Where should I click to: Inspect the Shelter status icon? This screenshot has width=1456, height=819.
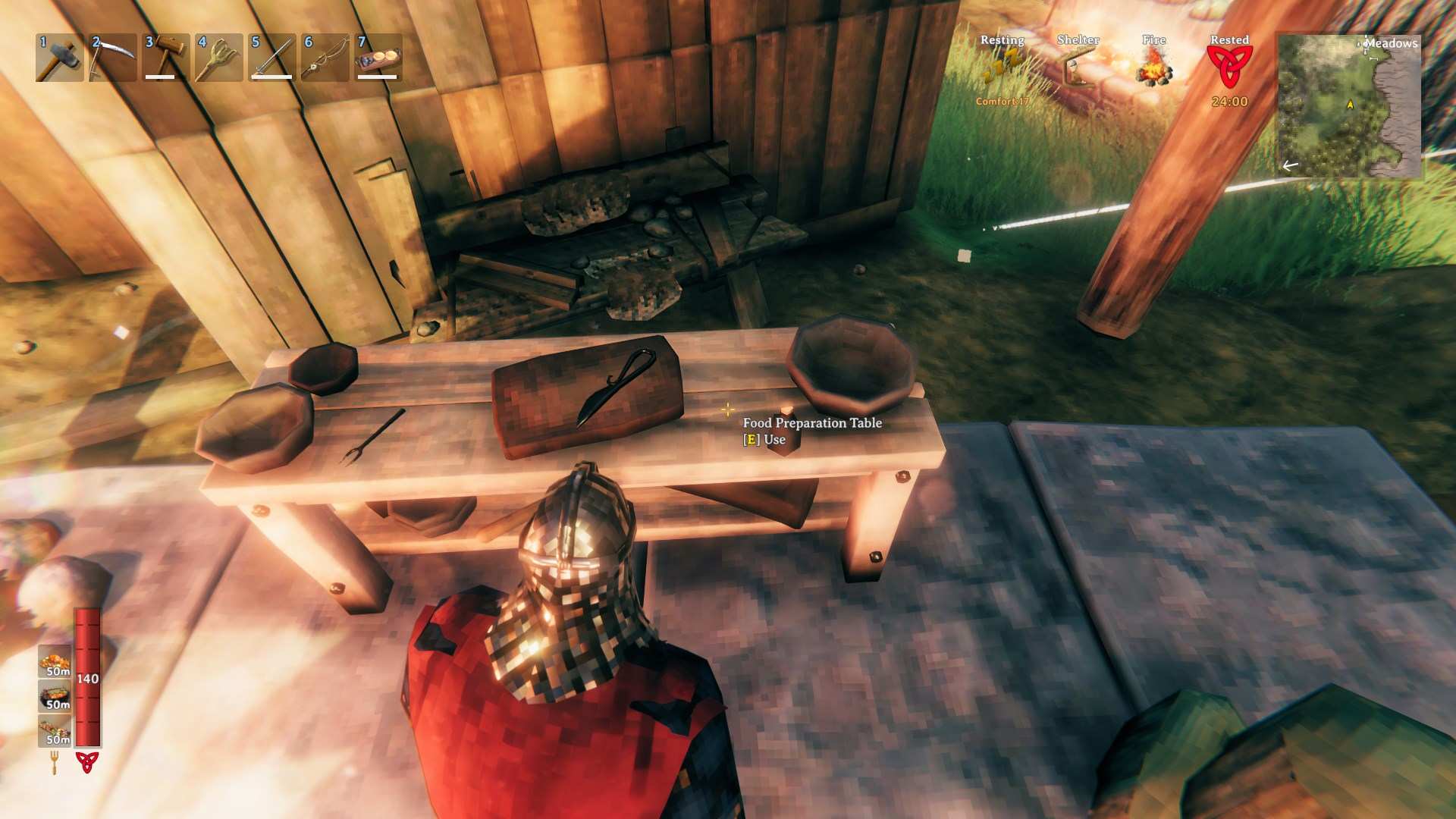click(1078, 68)
